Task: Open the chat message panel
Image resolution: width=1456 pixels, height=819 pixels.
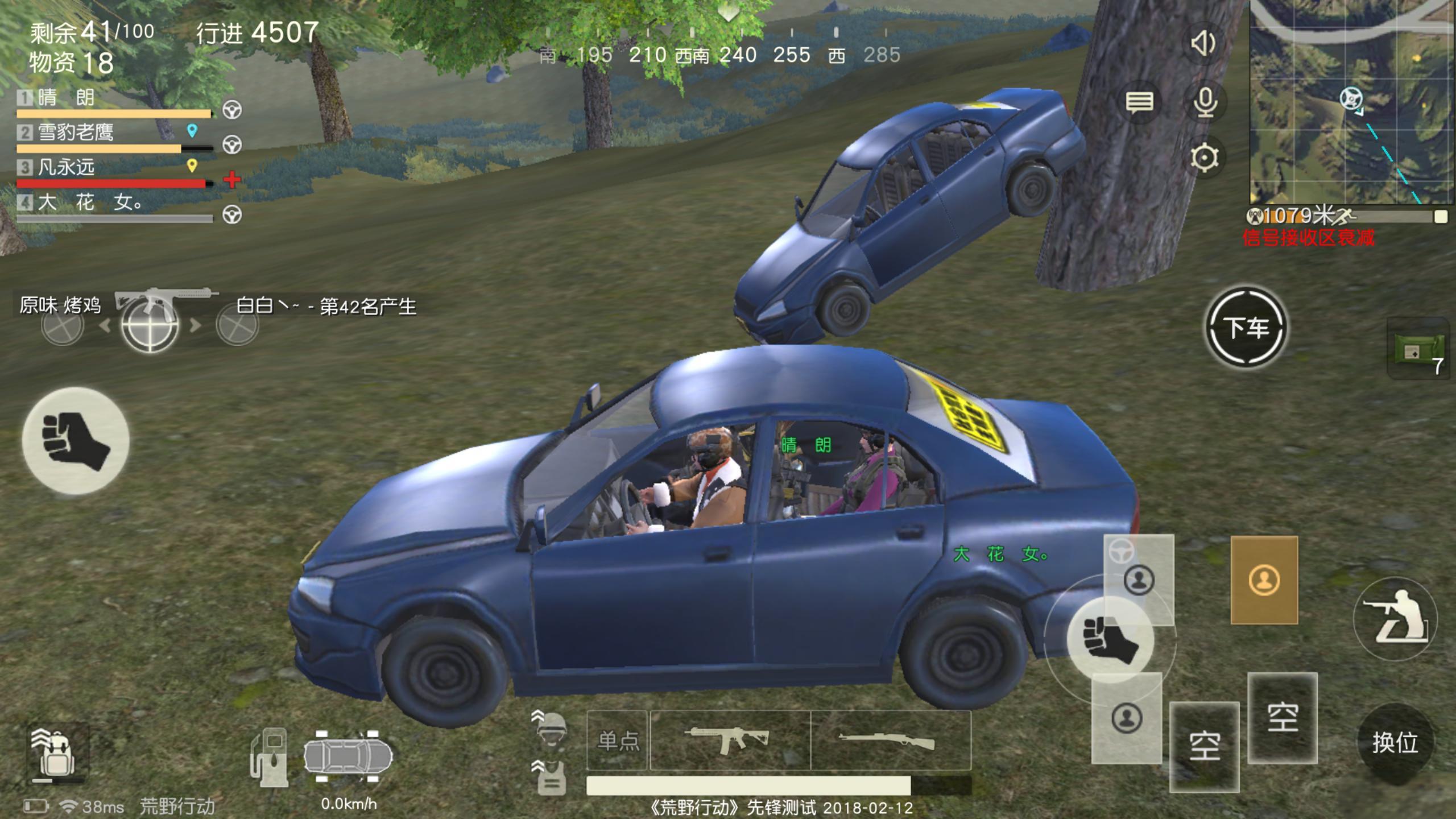Action: [1139, 102]
